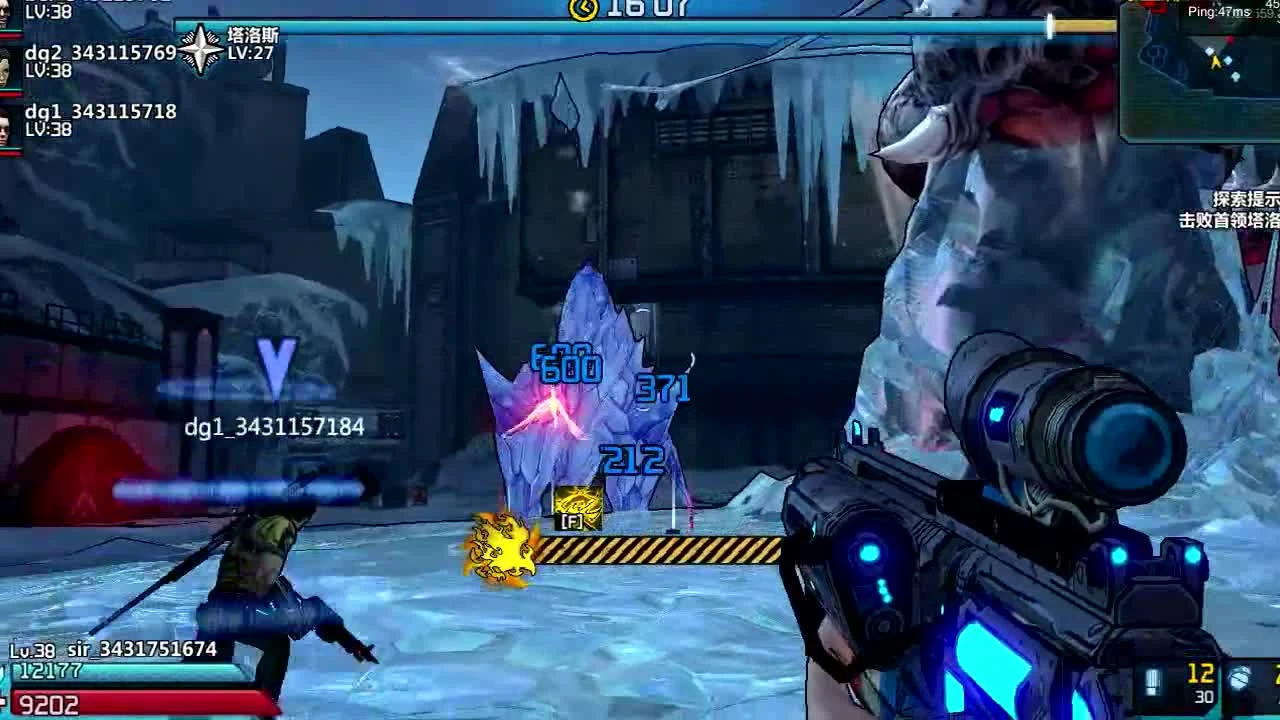The image size is (1280, 720).
Task: Select the Lv.38 sir_3431751674 player name
Action: (112, 649)
